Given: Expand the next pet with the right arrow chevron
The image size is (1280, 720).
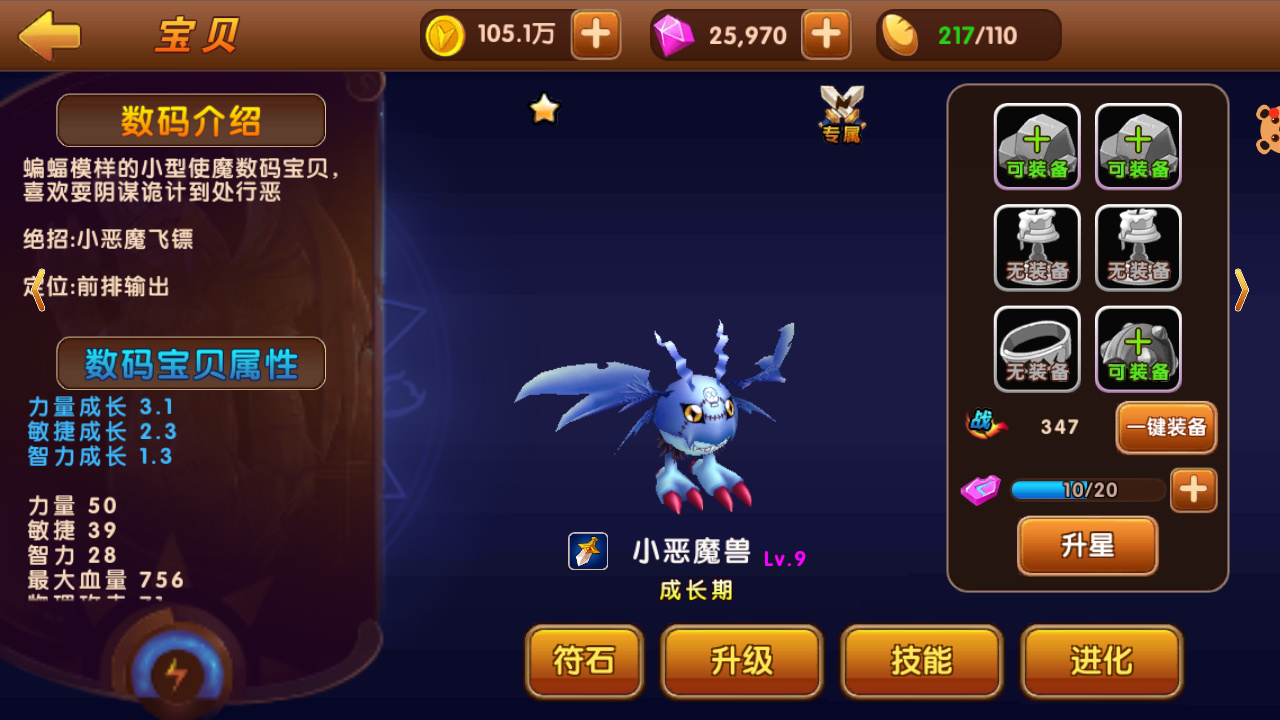Looking at the screenshot, I should 1242,290.
